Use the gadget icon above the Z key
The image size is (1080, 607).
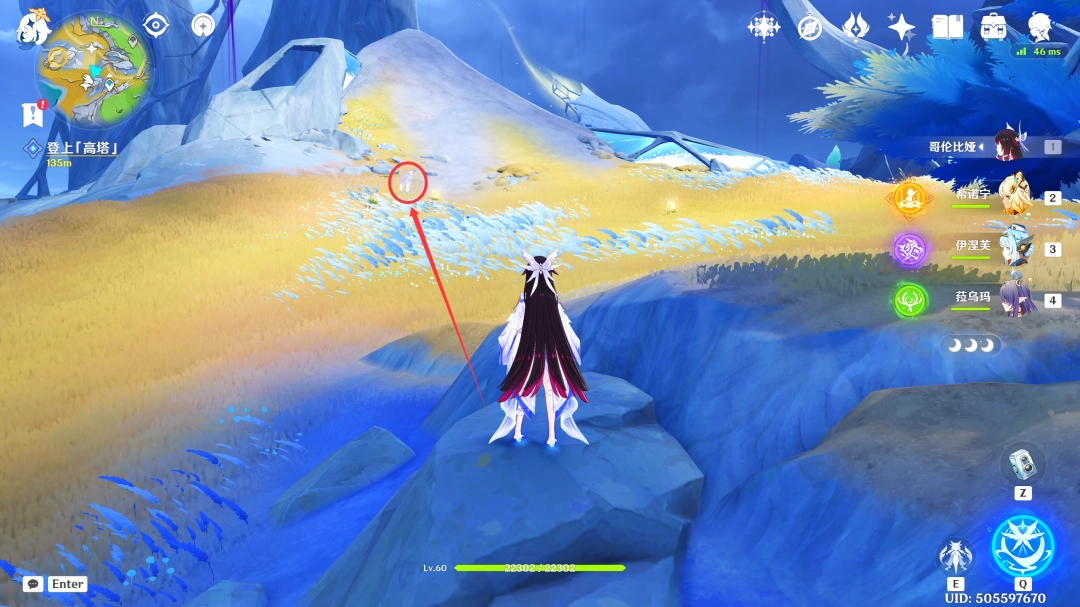1021,463
